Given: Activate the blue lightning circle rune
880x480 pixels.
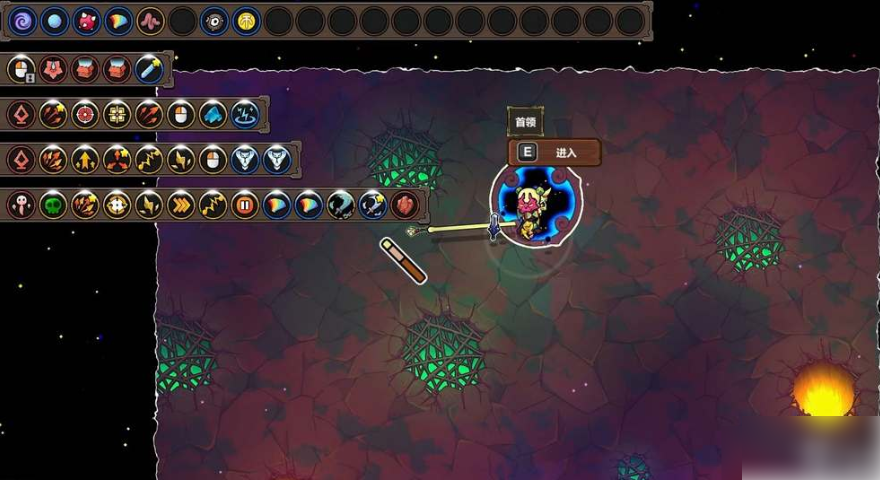Looking at the screenshot, I should 245,114.
